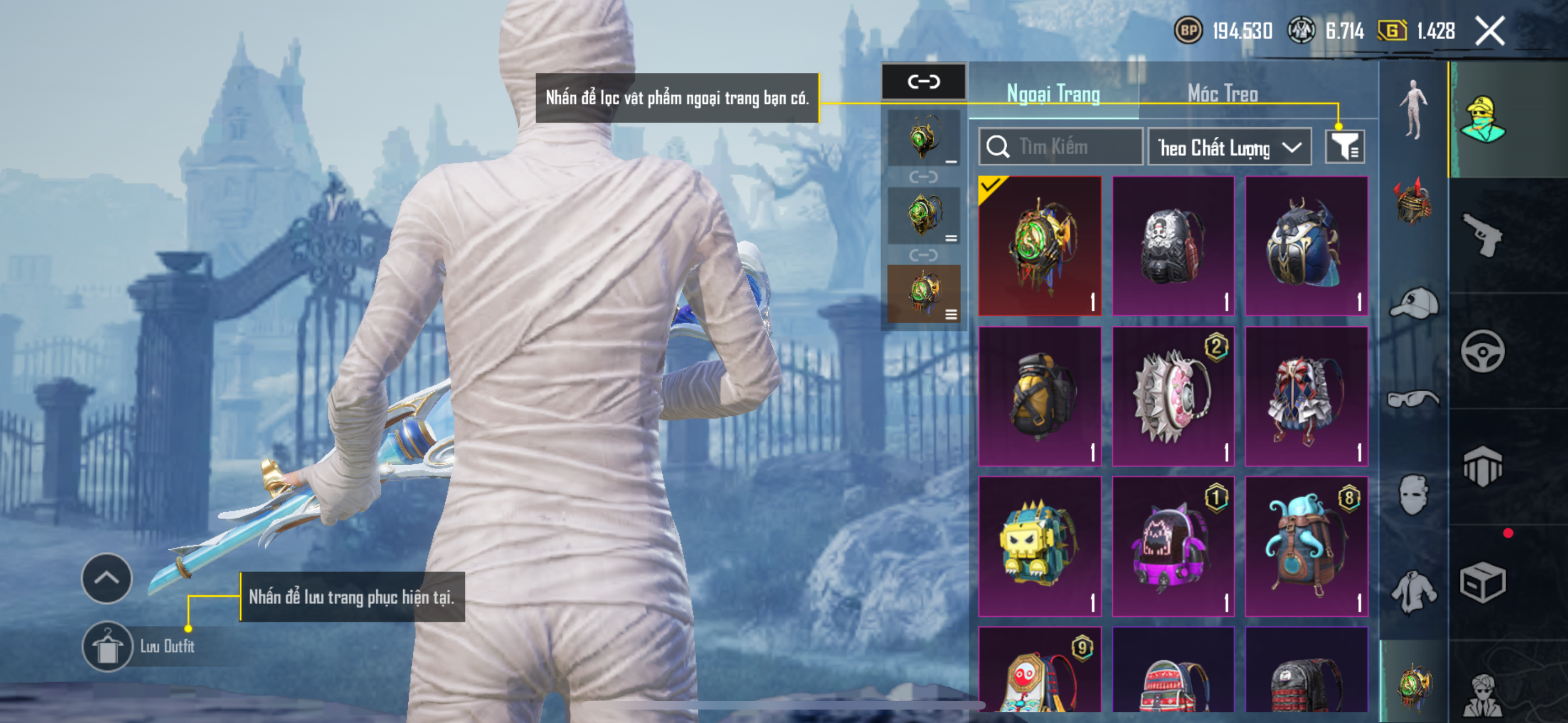Image resolution: width=1568 pixels, height=723 pixels.
Task: Open the pistol weapon category
Action: [x=1483, y=235]
